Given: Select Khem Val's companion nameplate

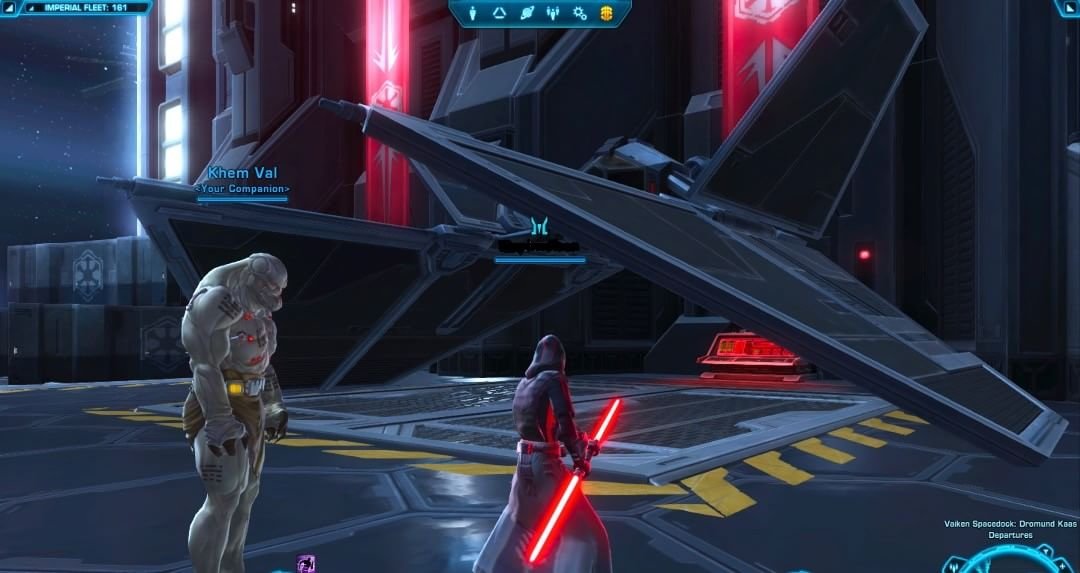Looking at the screenshot, I should [x=242, y=181].
